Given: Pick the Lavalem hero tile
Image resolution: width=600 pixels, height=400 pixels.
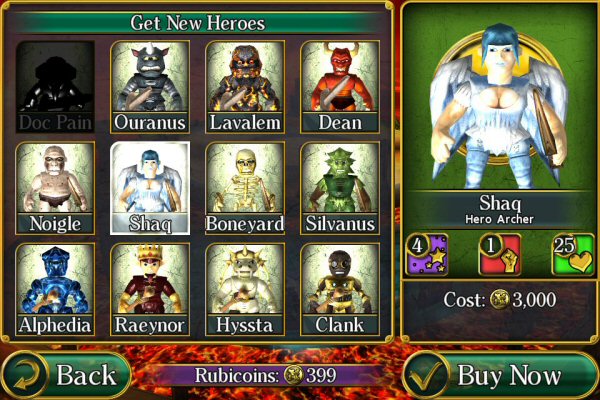Looking at the screenshot, I should point(245,87).
